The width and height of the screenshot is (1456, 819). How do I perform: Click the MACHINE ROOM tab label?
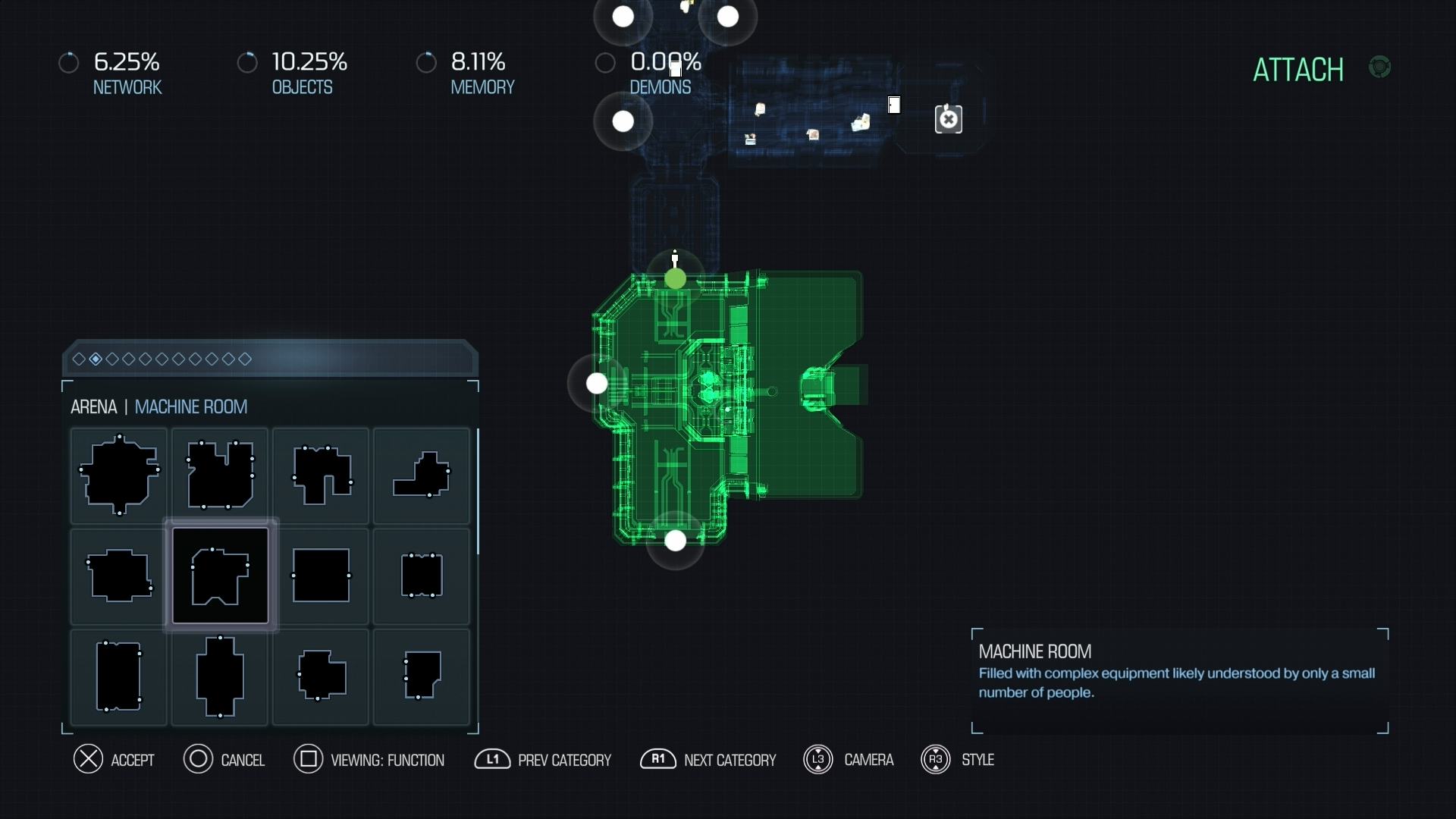coord(191,407)
